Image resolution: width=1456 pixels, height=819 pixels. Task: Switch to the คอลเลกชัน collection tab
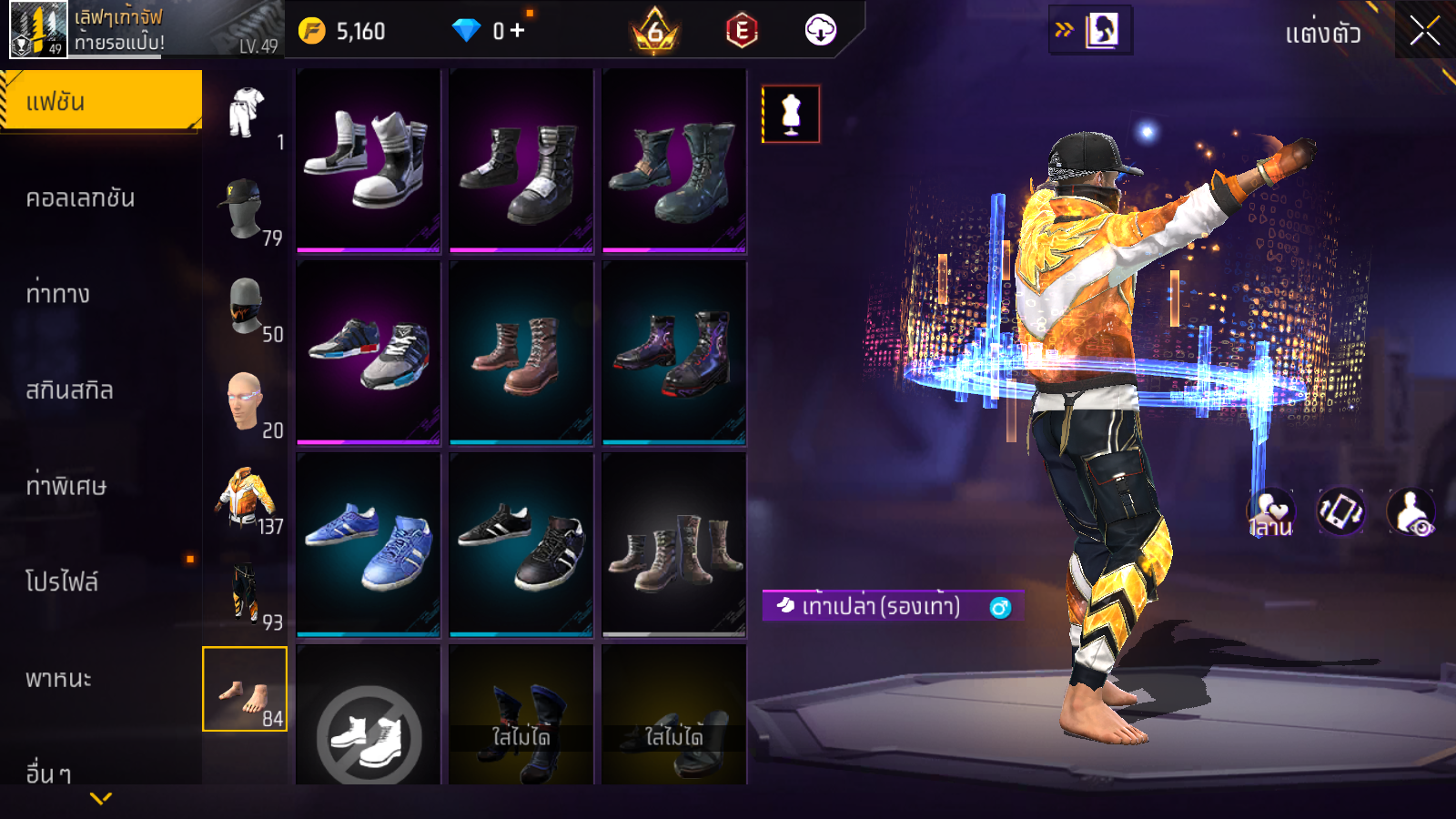[81, 198]
